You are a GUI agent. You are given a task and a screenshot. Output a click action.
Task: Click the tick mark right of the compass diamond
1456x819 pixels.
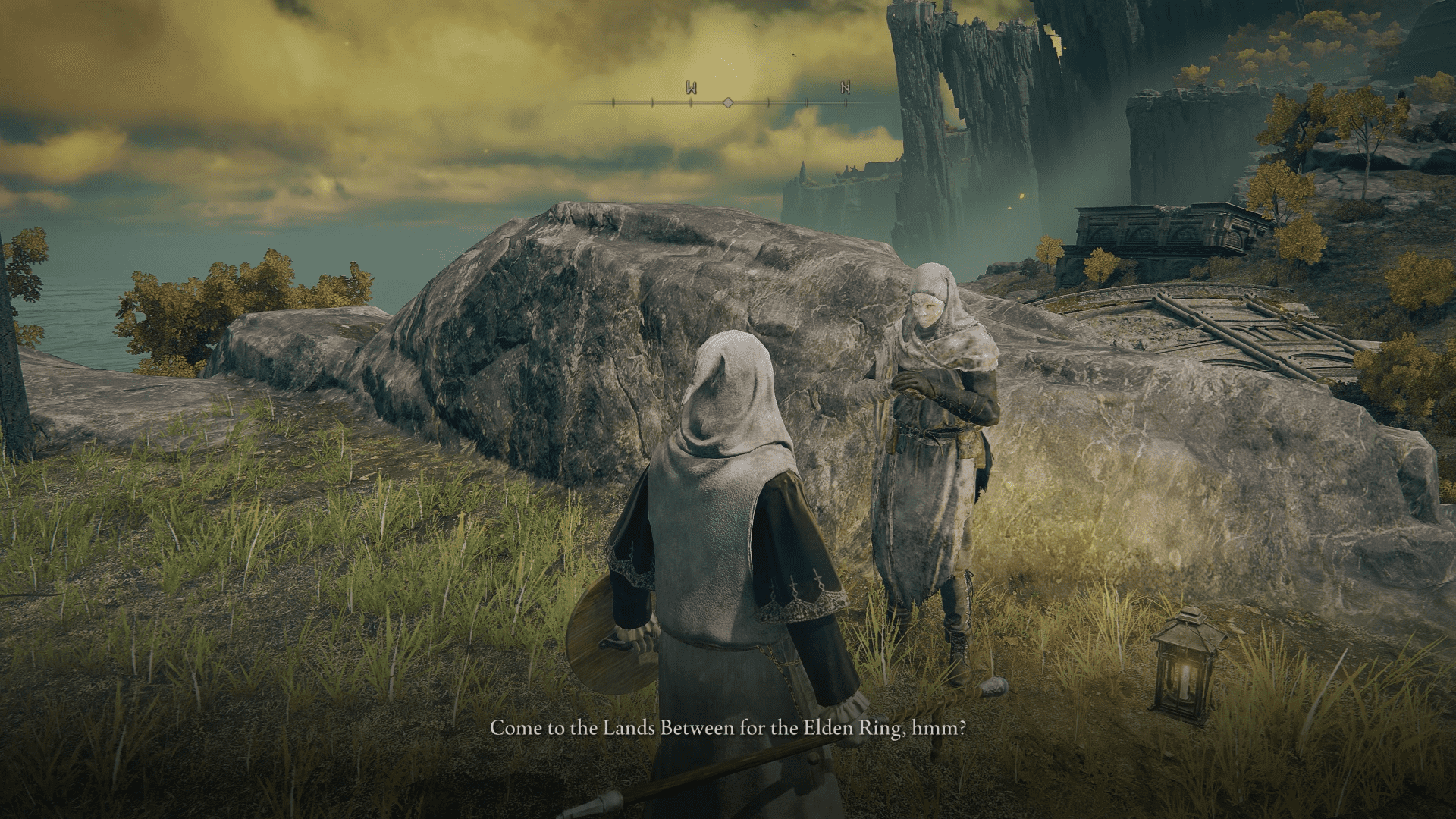click(768, 102)
